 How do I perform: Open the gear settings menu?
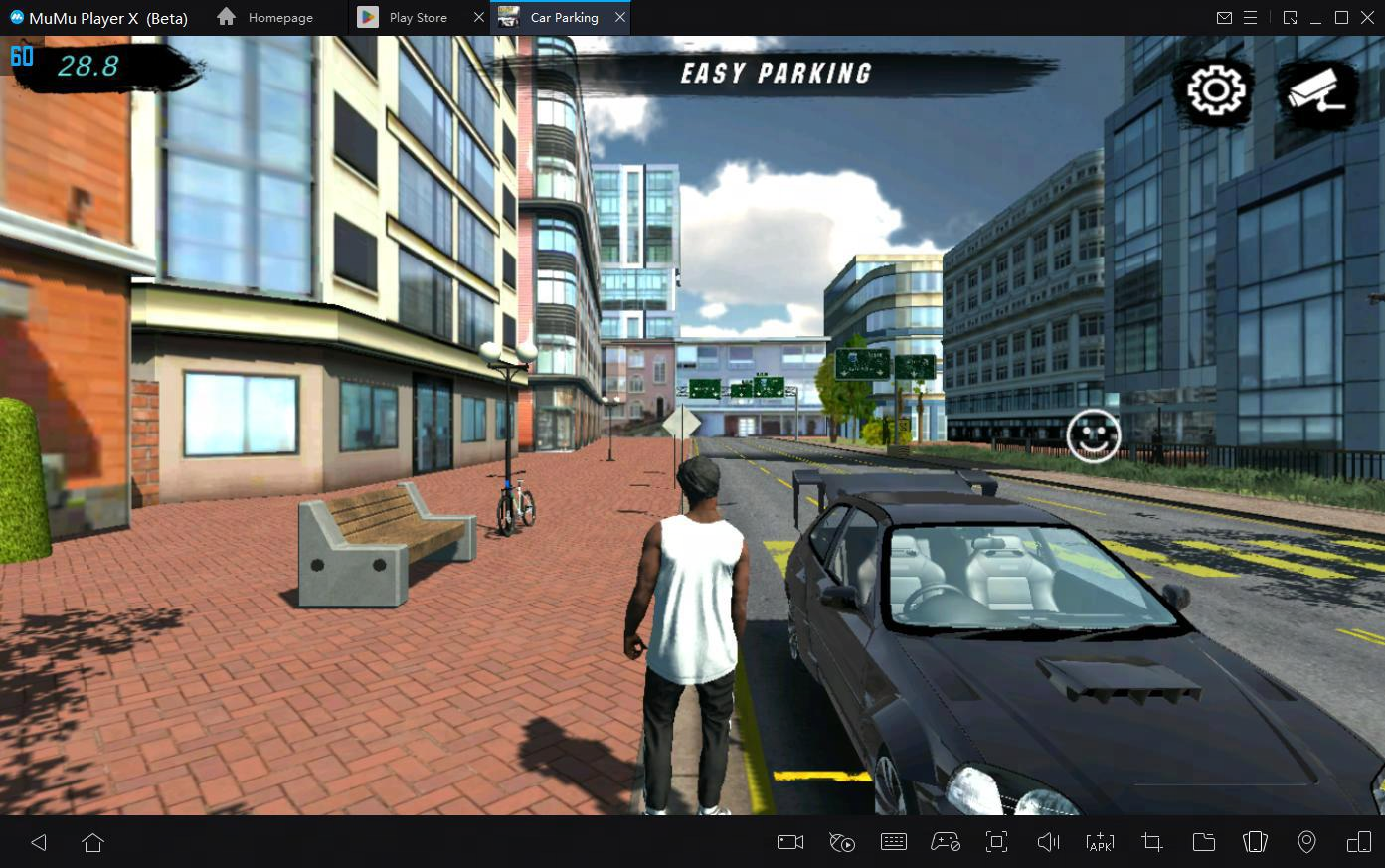(x=1215, y=91)
